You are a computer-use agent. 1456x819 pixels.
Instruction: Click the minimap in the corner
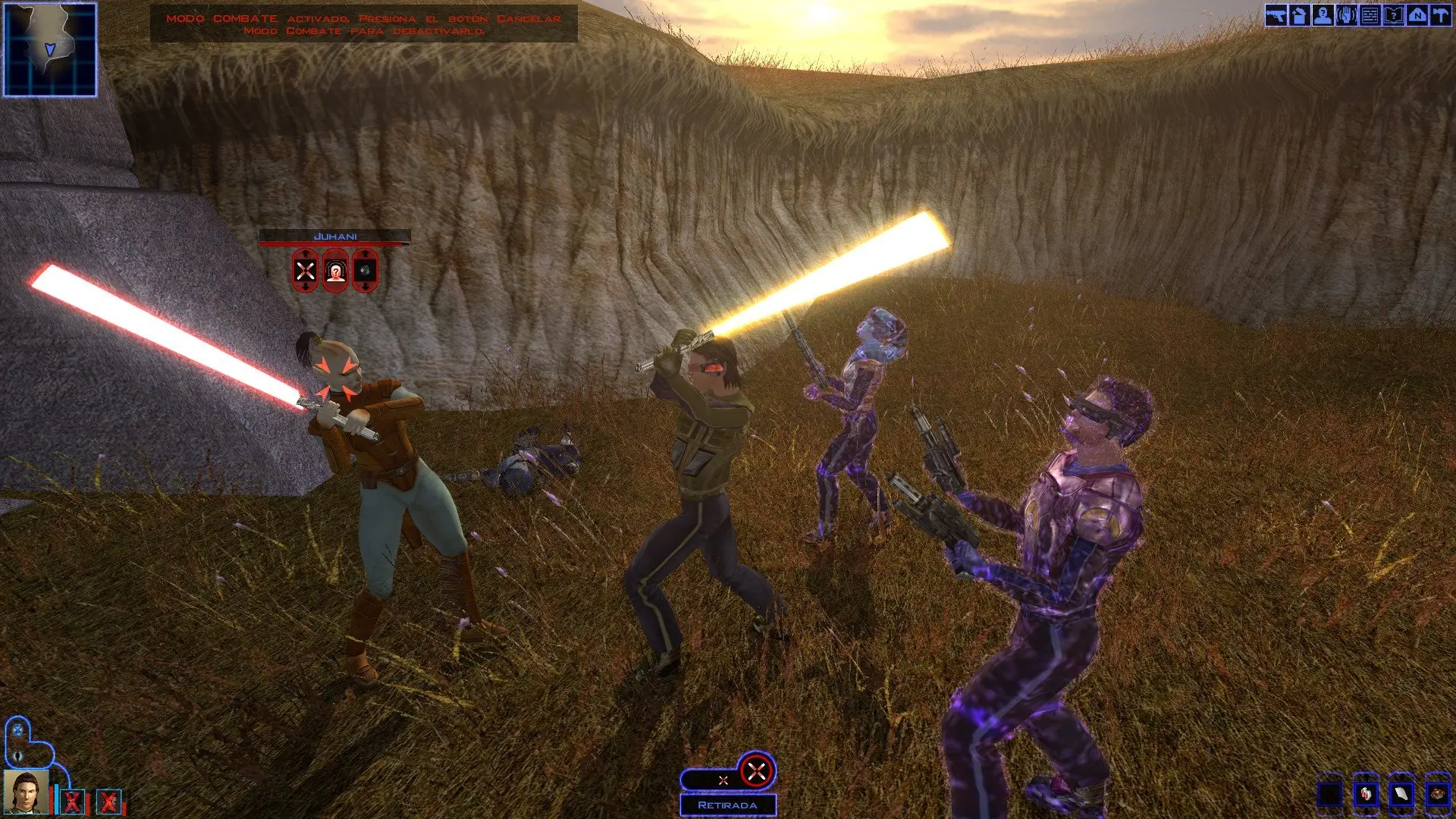pos(50,50)
